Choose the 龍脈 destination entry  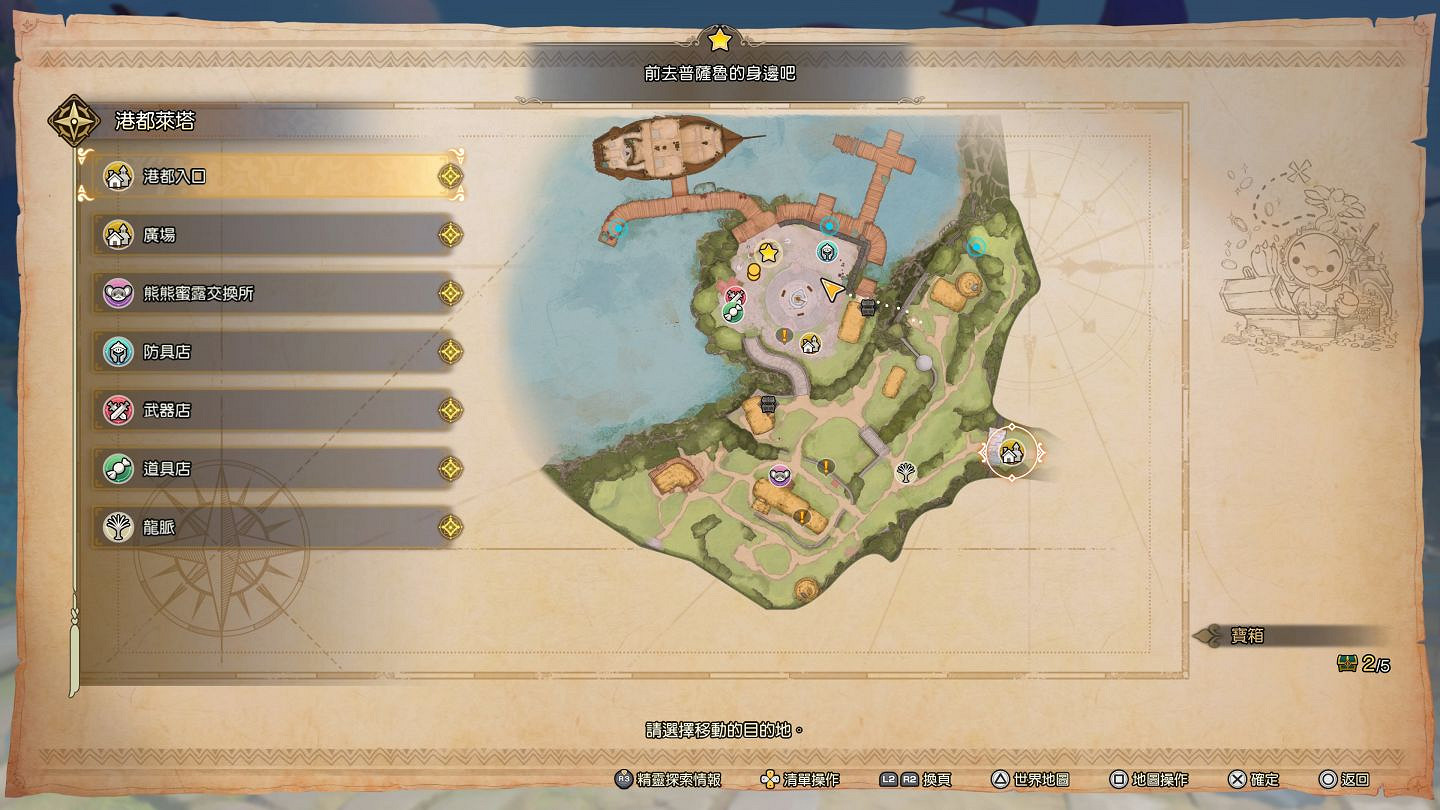[x=270, y=527]
